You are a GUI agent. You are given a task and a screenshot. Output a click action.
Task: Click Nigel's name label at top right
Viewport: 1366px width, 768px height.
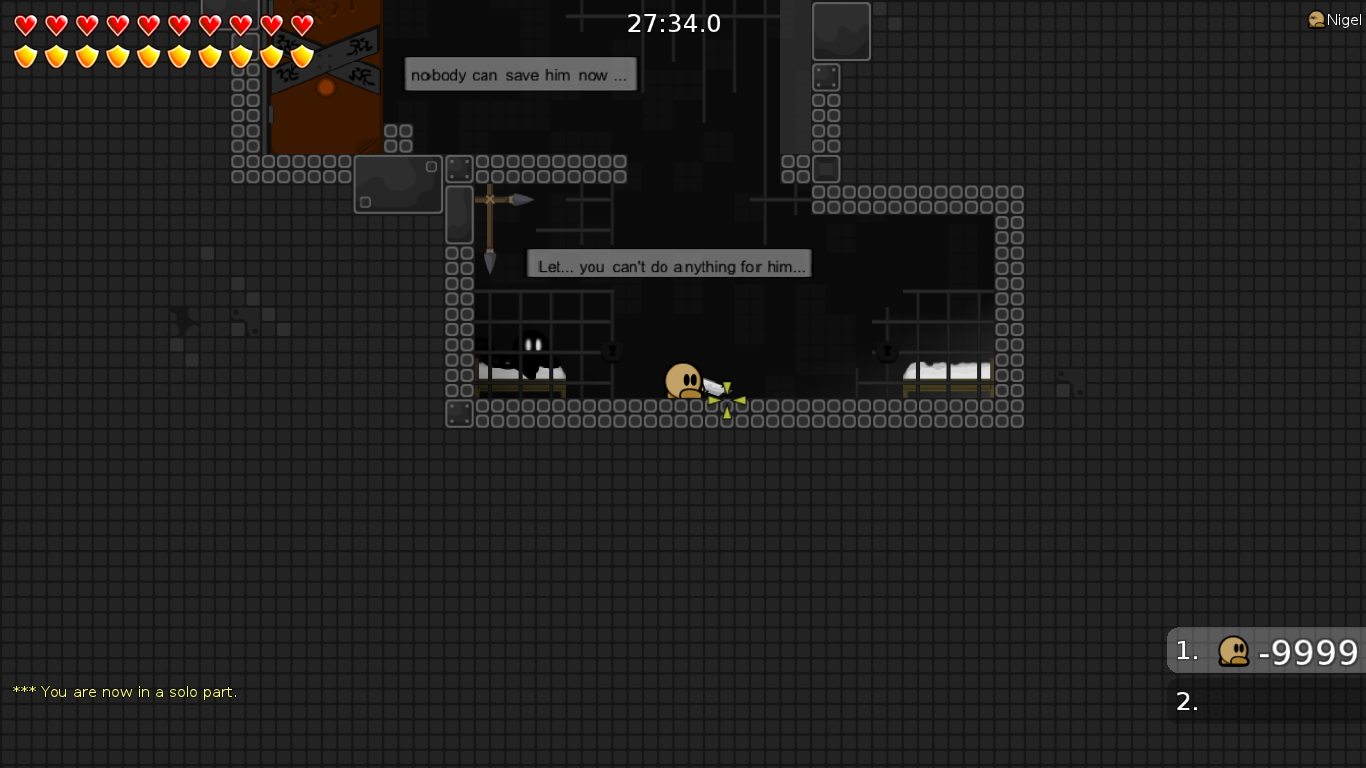point(1341,18)
